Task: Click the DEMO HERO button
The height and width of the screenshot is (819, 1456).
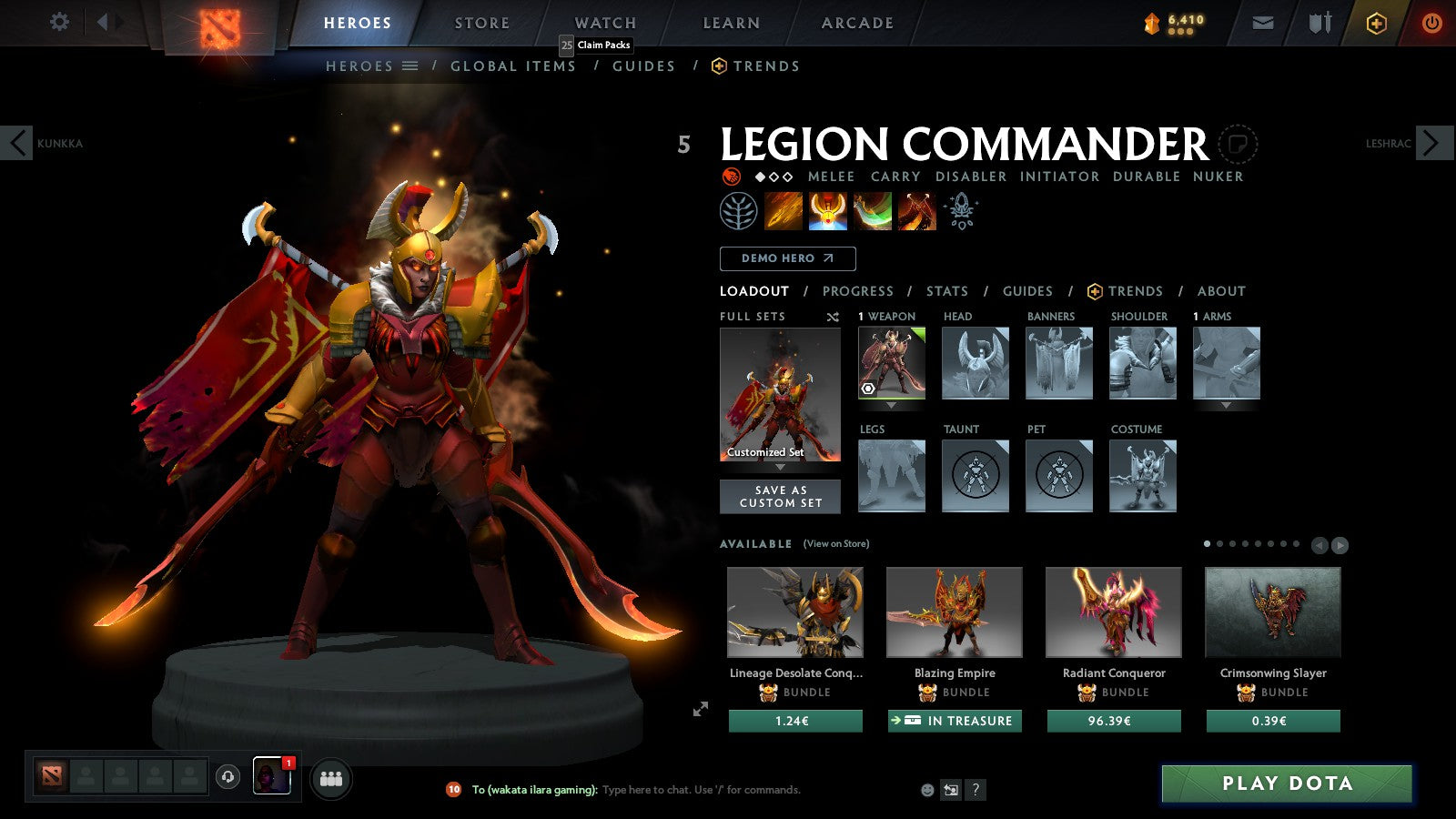Action: 787,258
